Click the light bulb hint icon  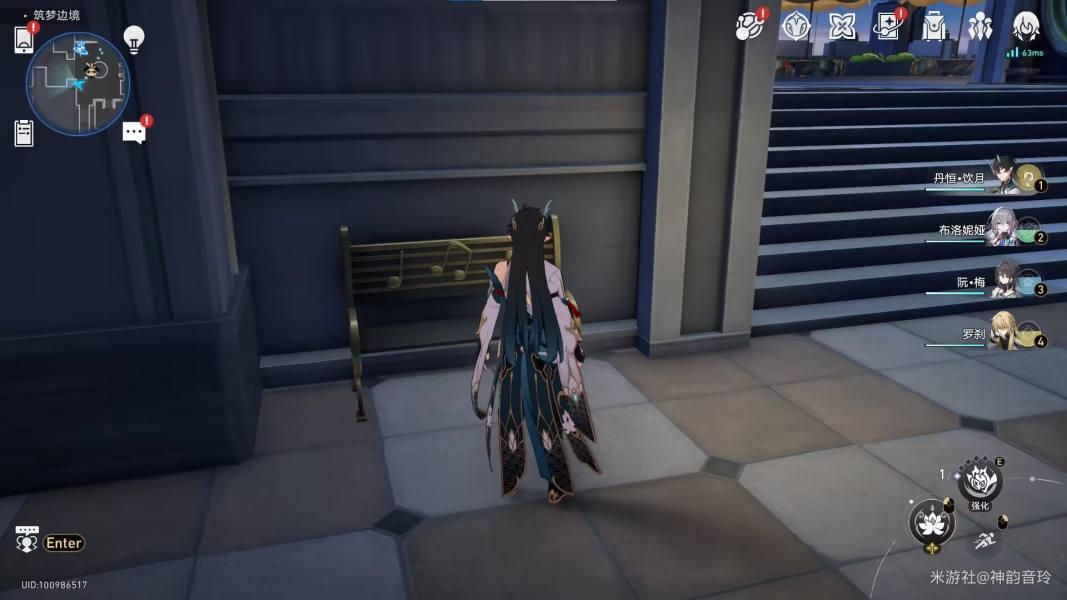pyautogui.click(x=133, y=39)
